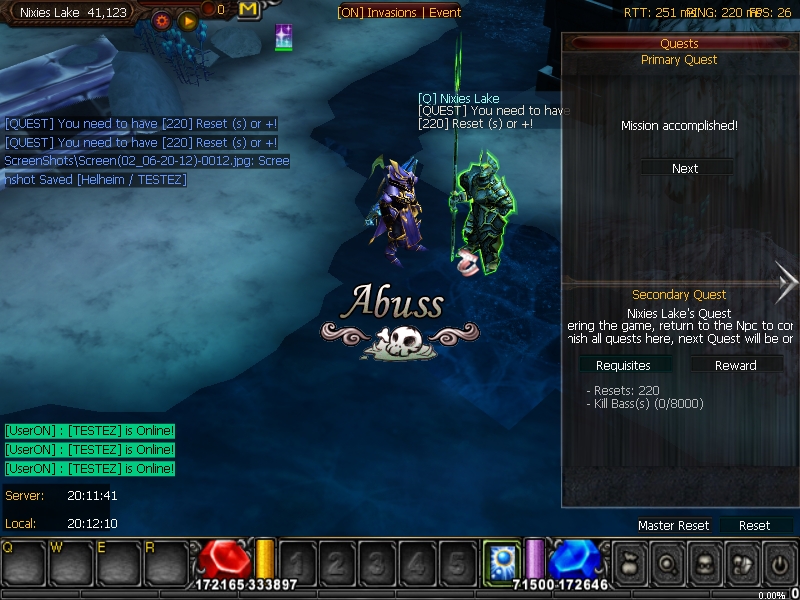Select hotbar slot number 5
Screen dimensions: 800x600
click(x=456, y=563)
